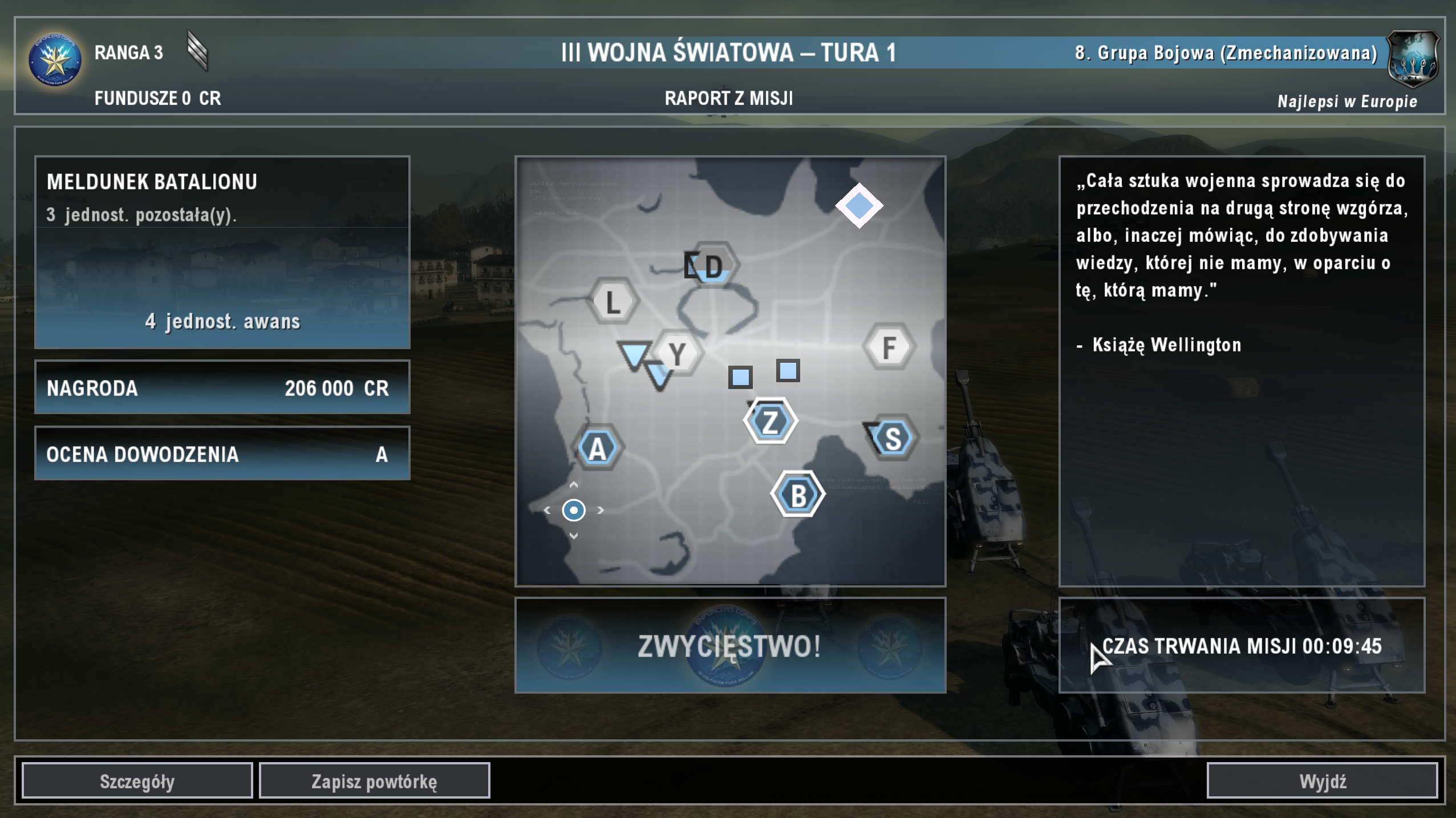Click the blue A hexagon
Screen dimensions: 1456x818
coord(597,448)
